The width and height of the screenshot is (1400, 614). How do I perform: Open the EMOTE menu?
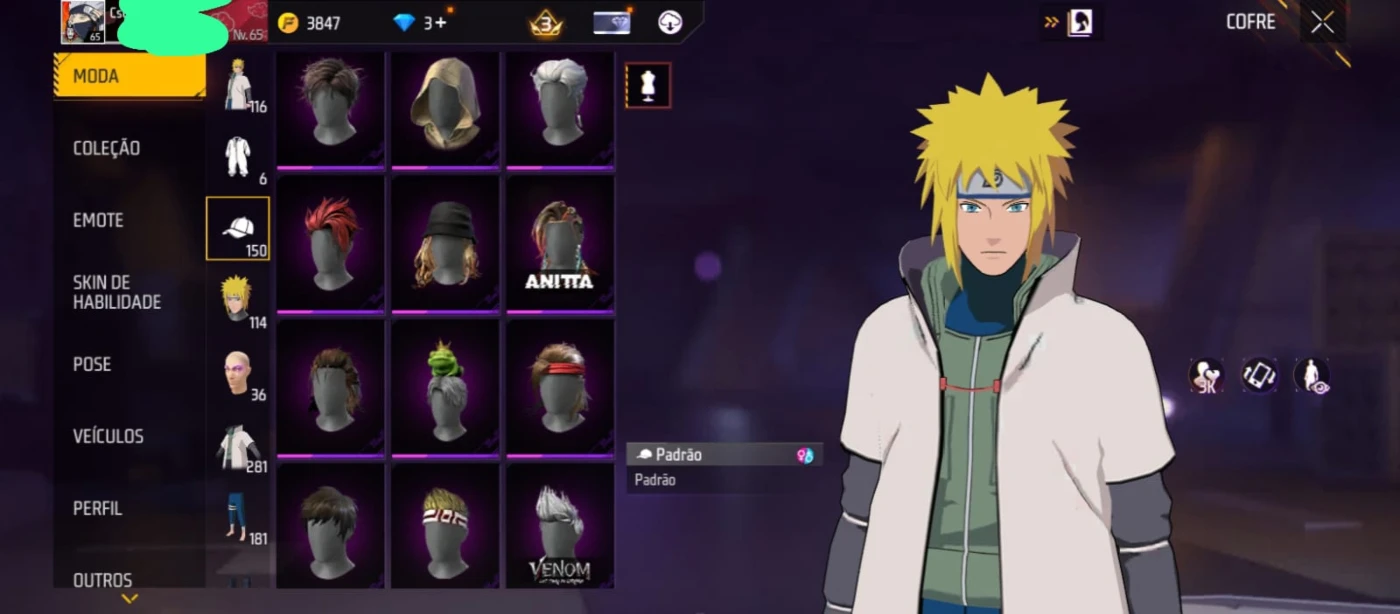click(x=99, y=220)
